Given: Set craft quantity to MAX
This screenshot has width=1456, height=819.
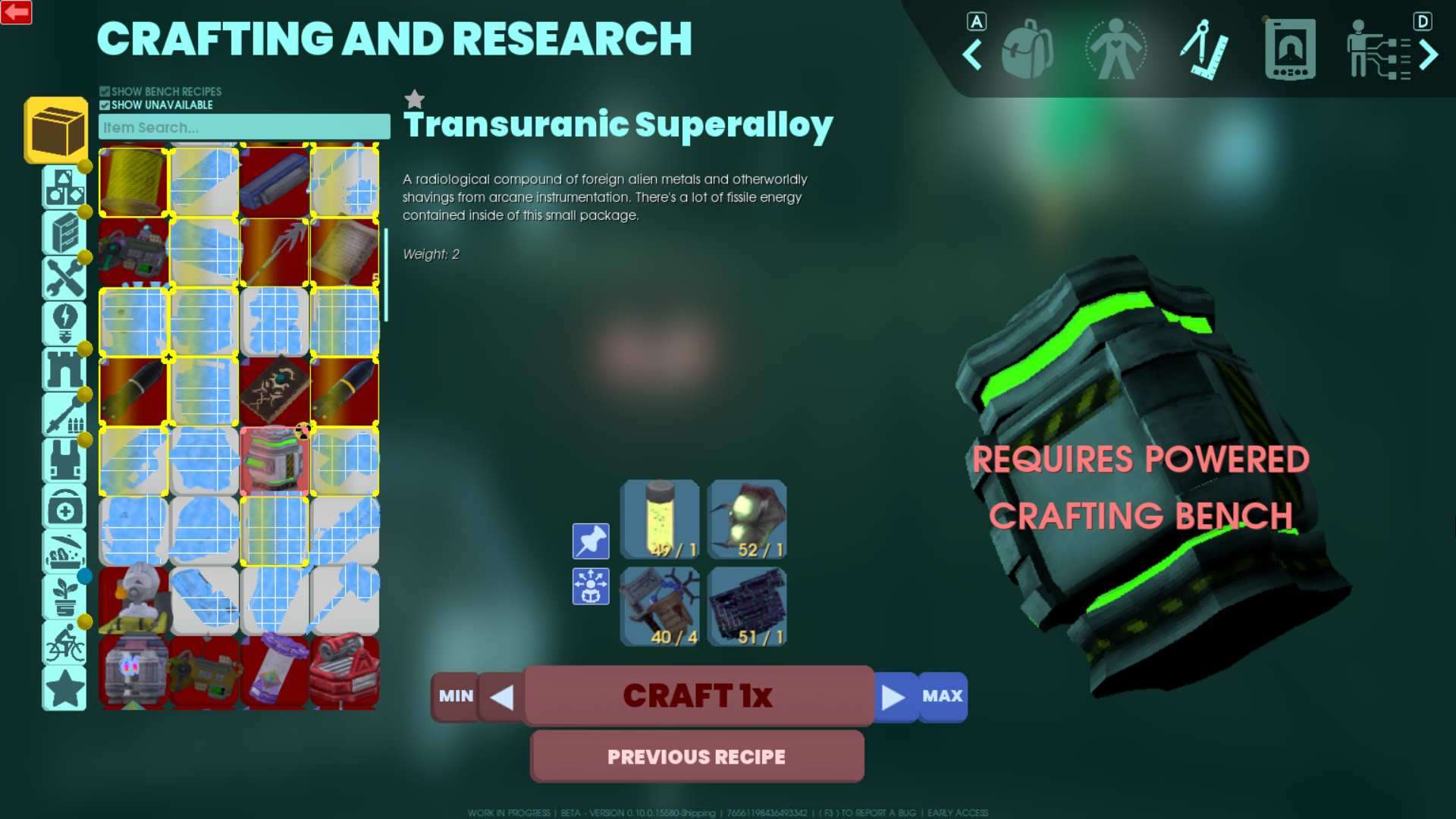Looking at the screenshot, I should pos(942,695).
